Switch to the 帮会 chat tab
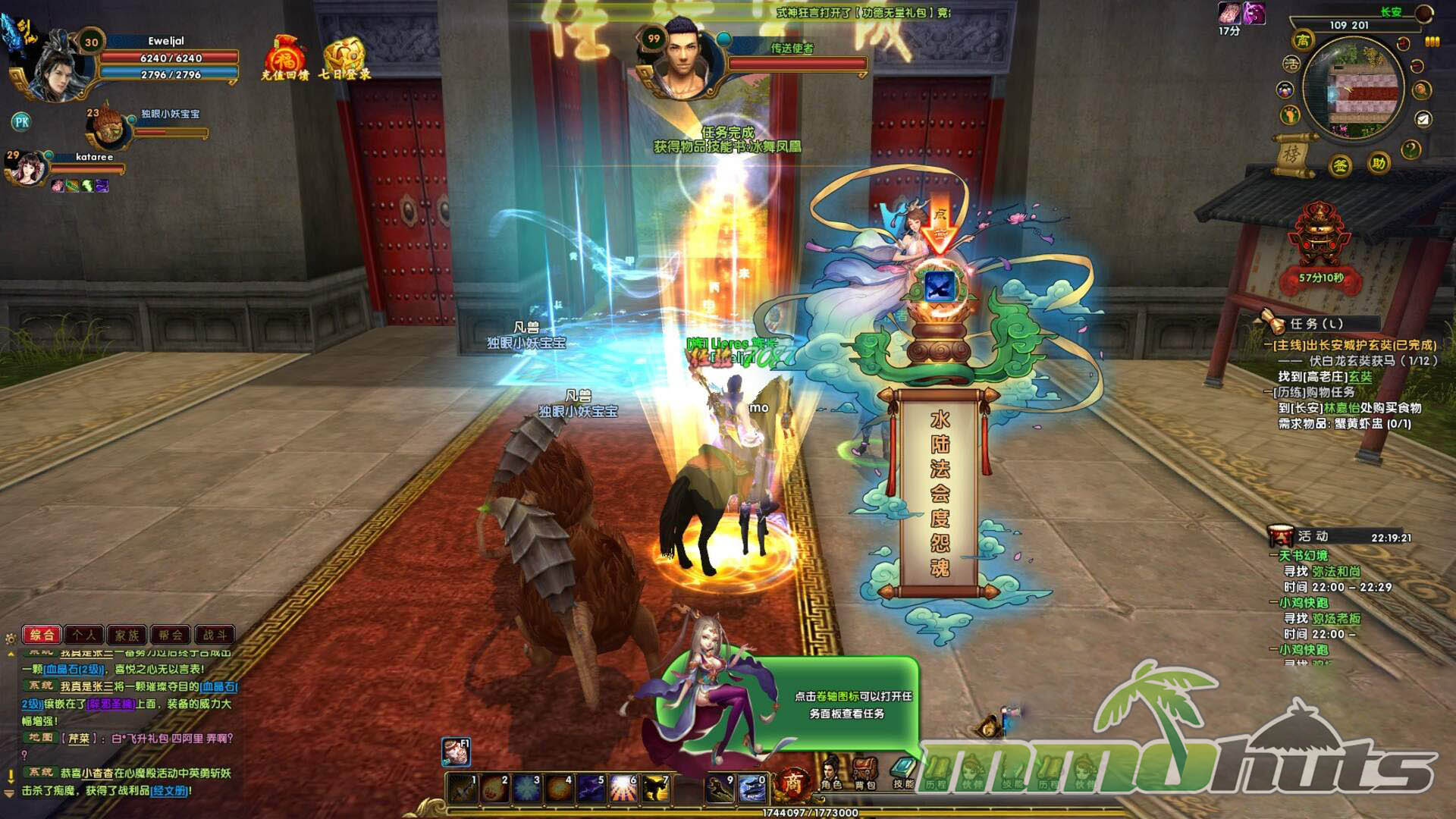 click(x=171, y=635)
